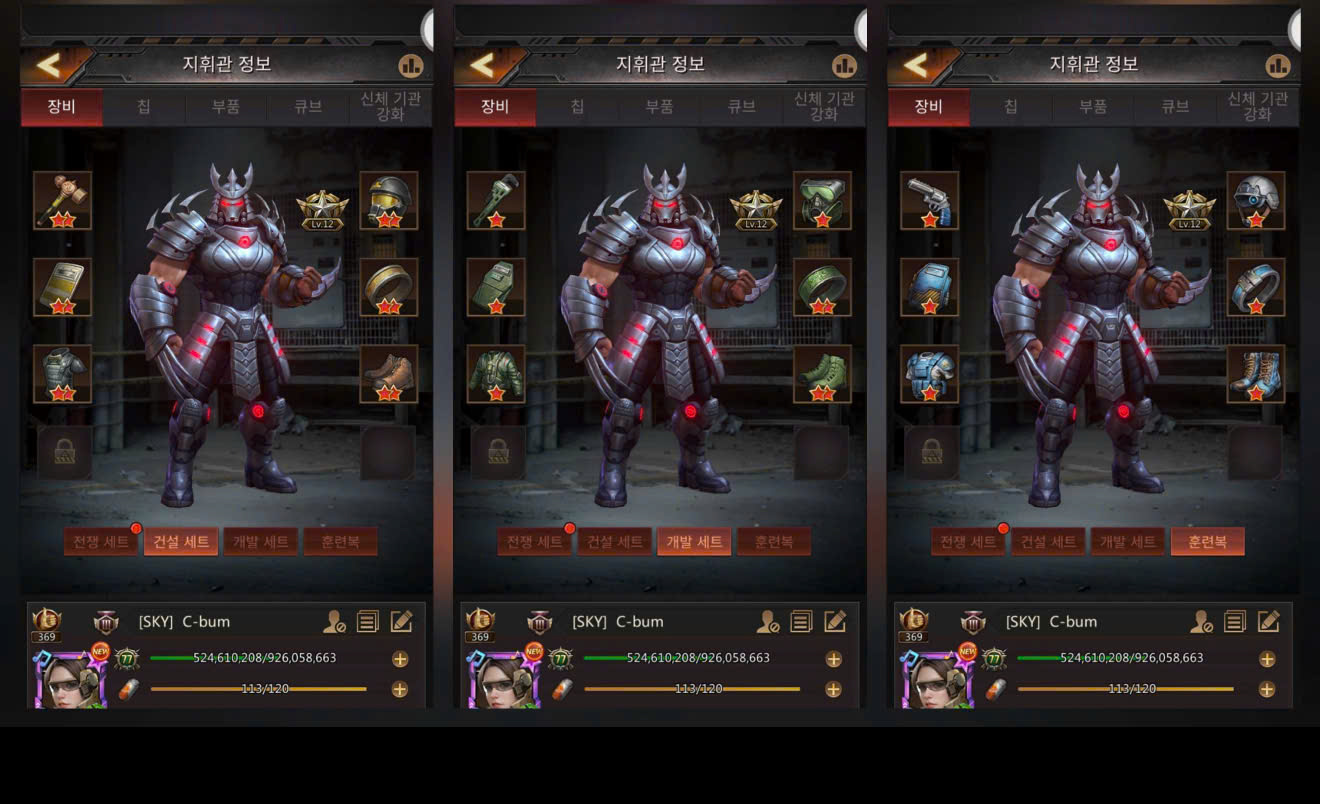Select the blue boots equipment slot

1256,374
